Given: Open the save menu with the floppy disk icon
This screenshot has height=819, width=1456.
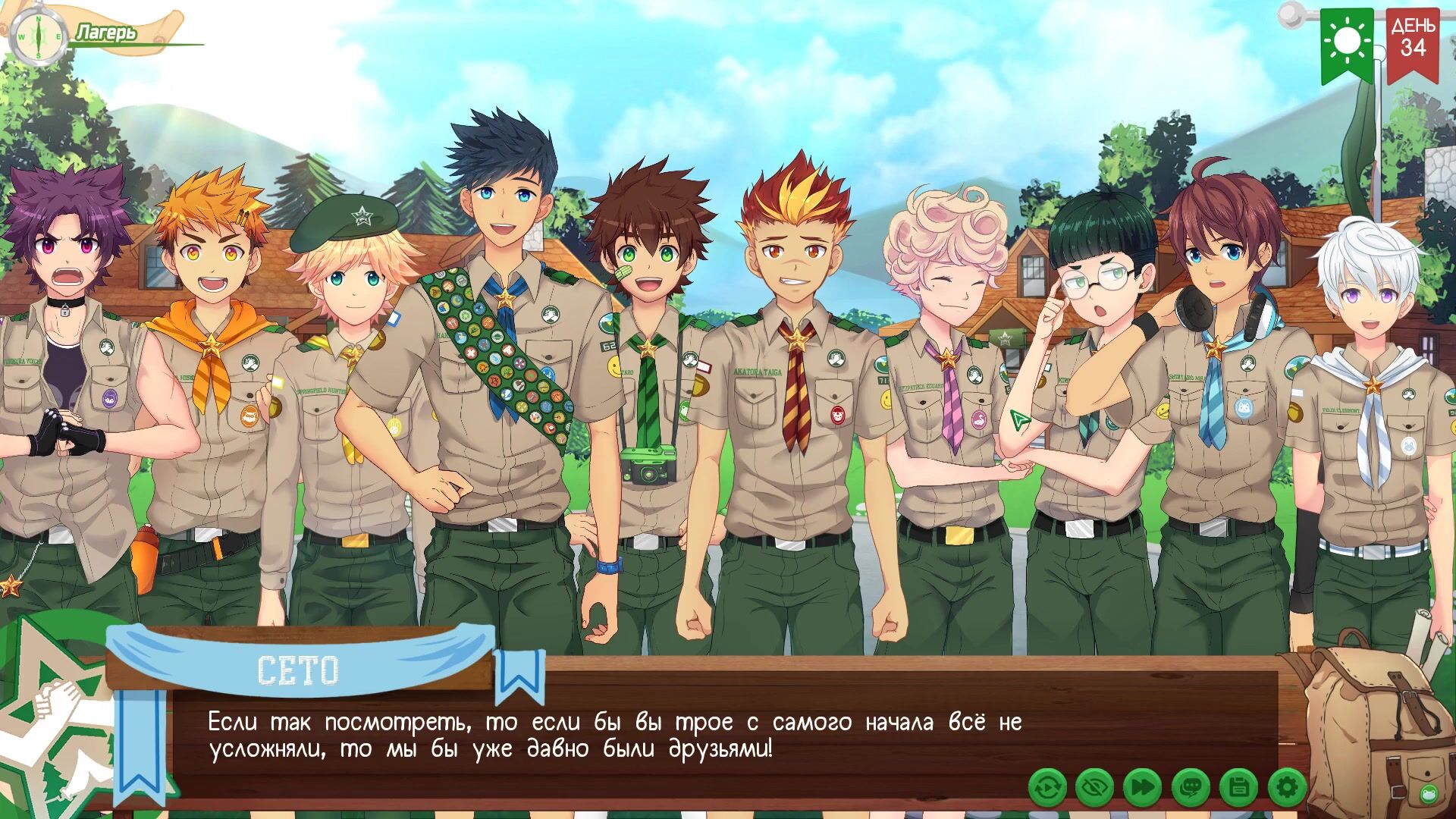Looking at the screenshot, I should (1238, 789).
